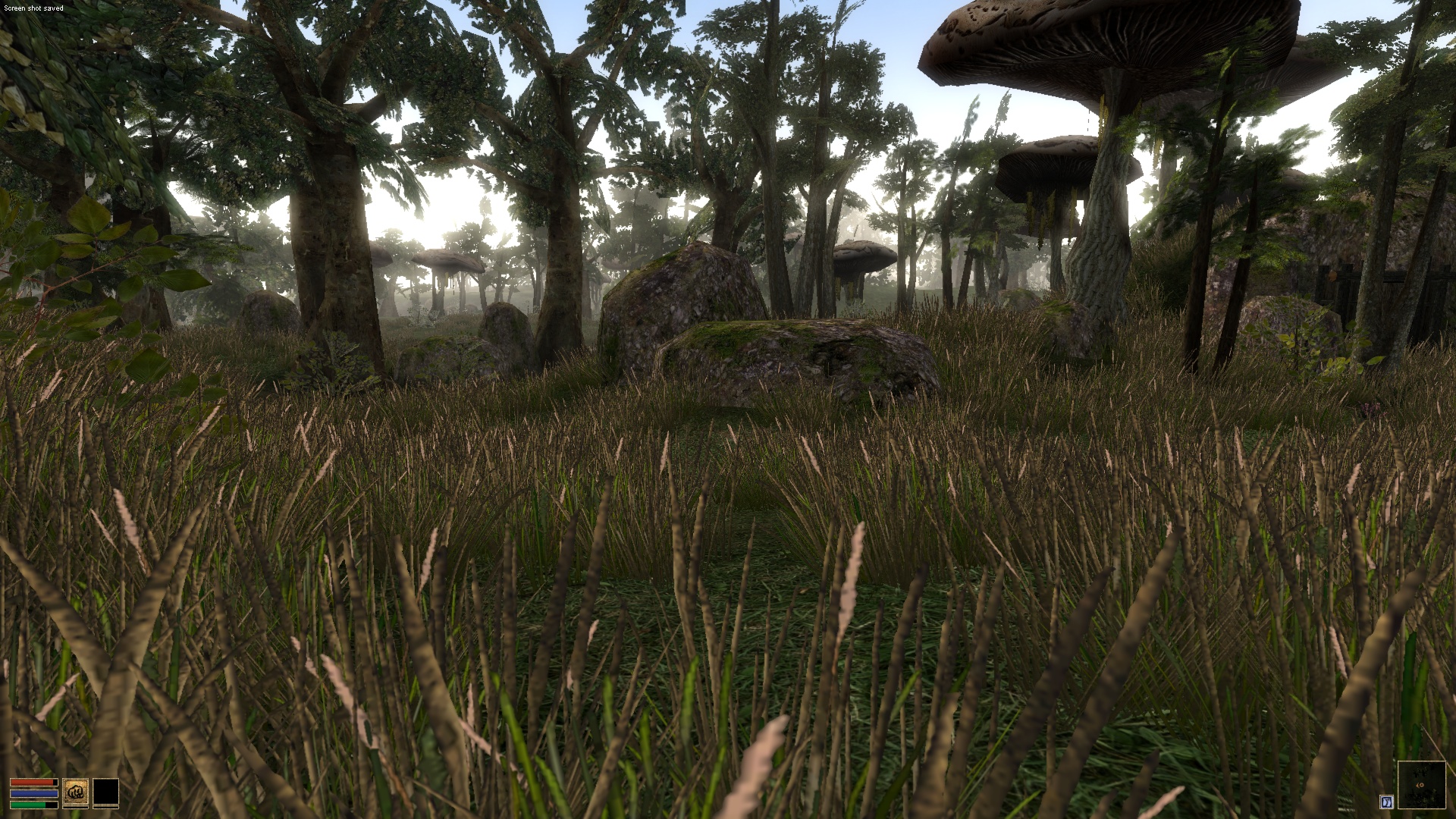
Task: Click the 'Screen shot saved' notification text
Action: pyautogui.click(x=33, y=8)
